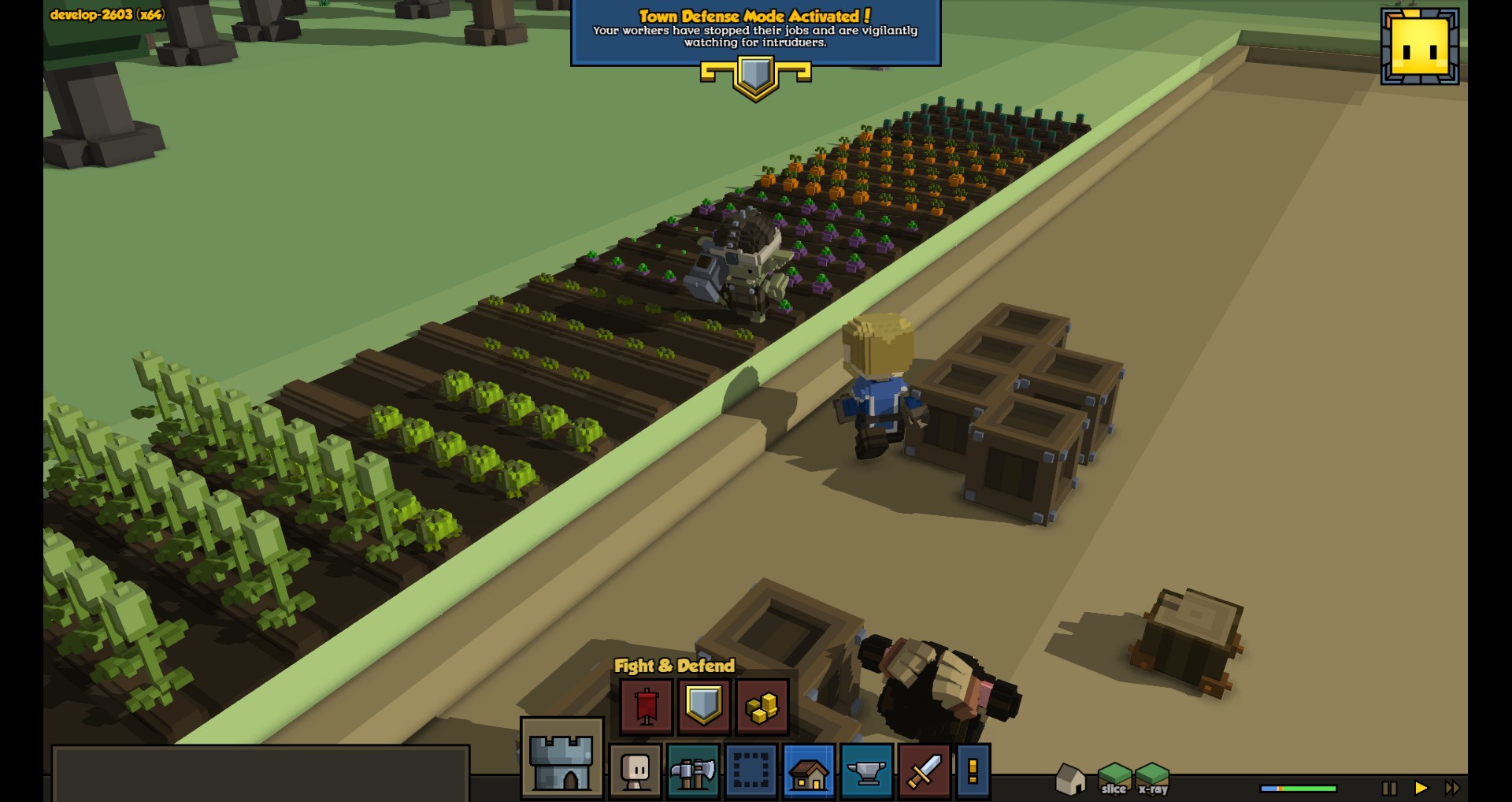This screenshot has width=1512, height=802.
Task: Open the house building design menu
Action: [809, 771]
